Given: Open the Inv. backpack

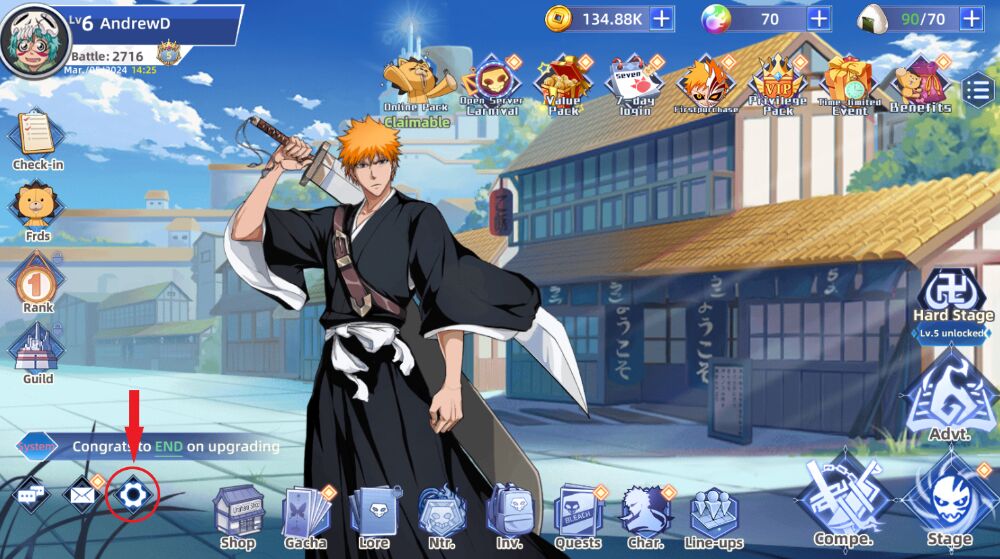Looking at the screenshot, I should [x=508, y=513].
